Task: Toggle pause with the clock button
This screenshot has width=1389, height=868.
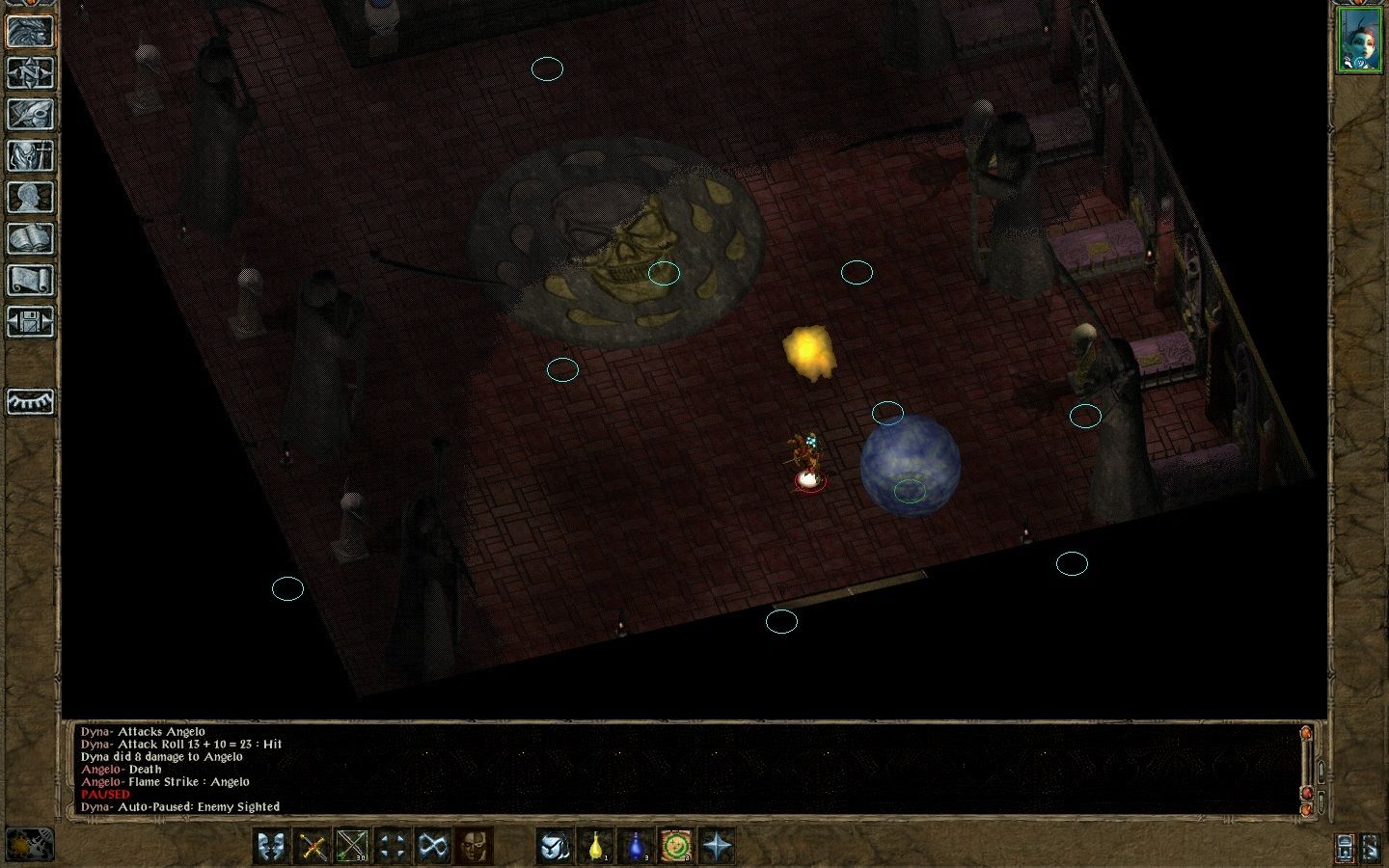Action: [30, 845]
